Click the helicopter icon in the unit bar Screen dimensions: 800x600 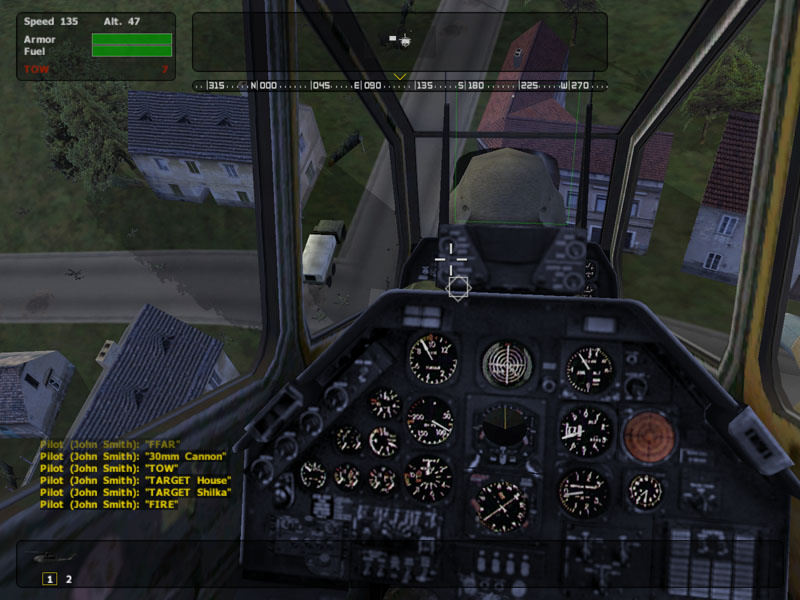click(x=46, y=557)
